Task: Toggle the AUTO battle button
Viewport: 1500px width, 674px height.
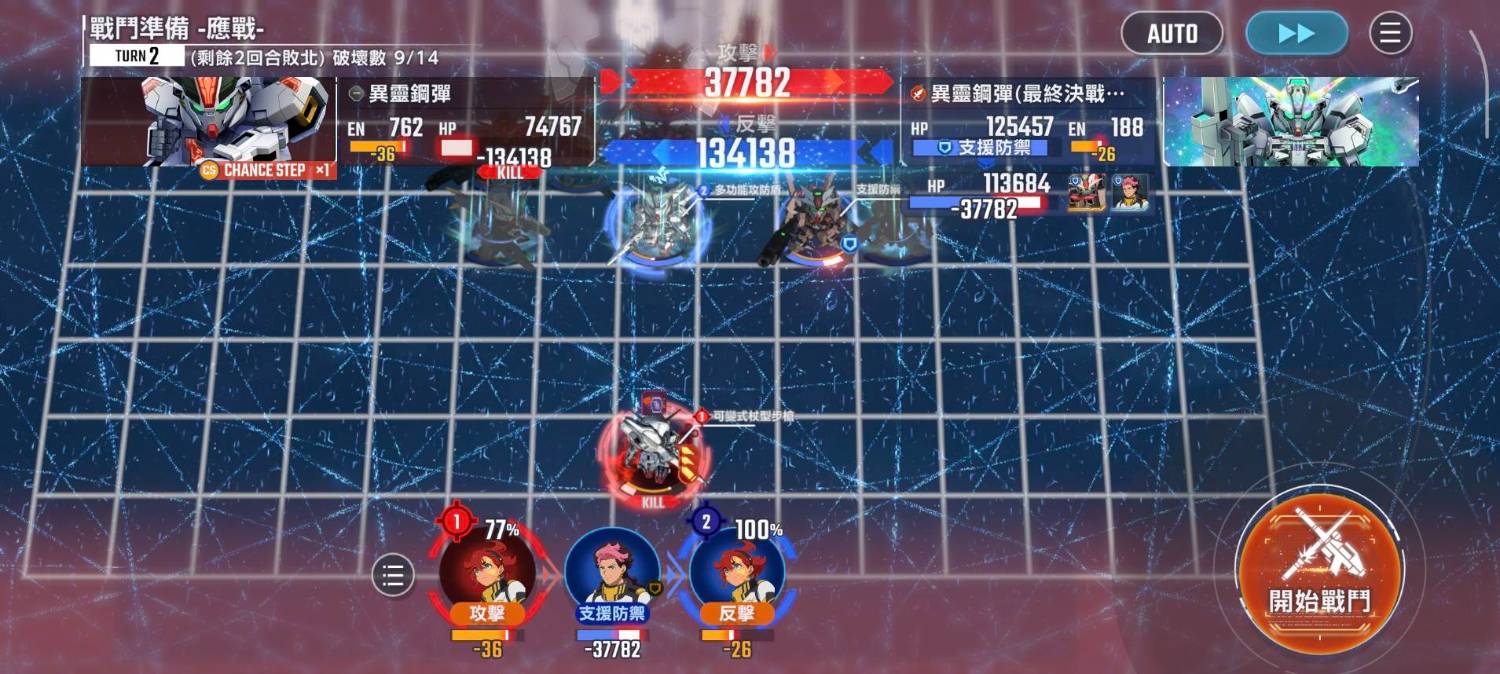Action: [1172, 33]
